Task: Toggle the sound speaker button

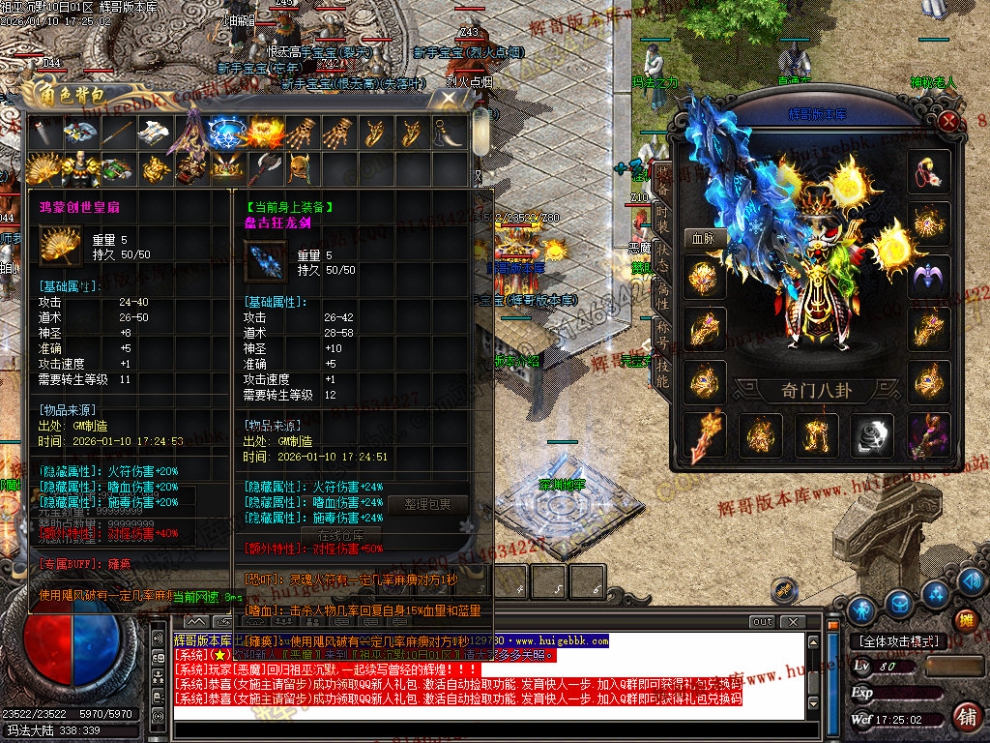Action: (969, 582)
